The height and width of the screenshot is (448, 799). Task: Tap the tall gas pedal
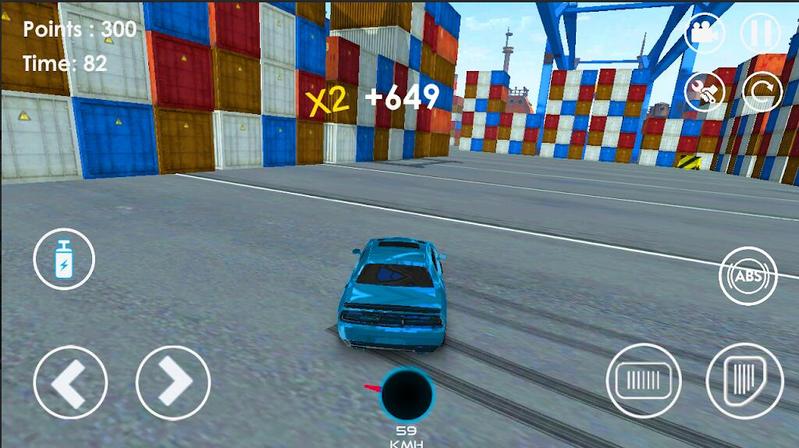(744, 381)
